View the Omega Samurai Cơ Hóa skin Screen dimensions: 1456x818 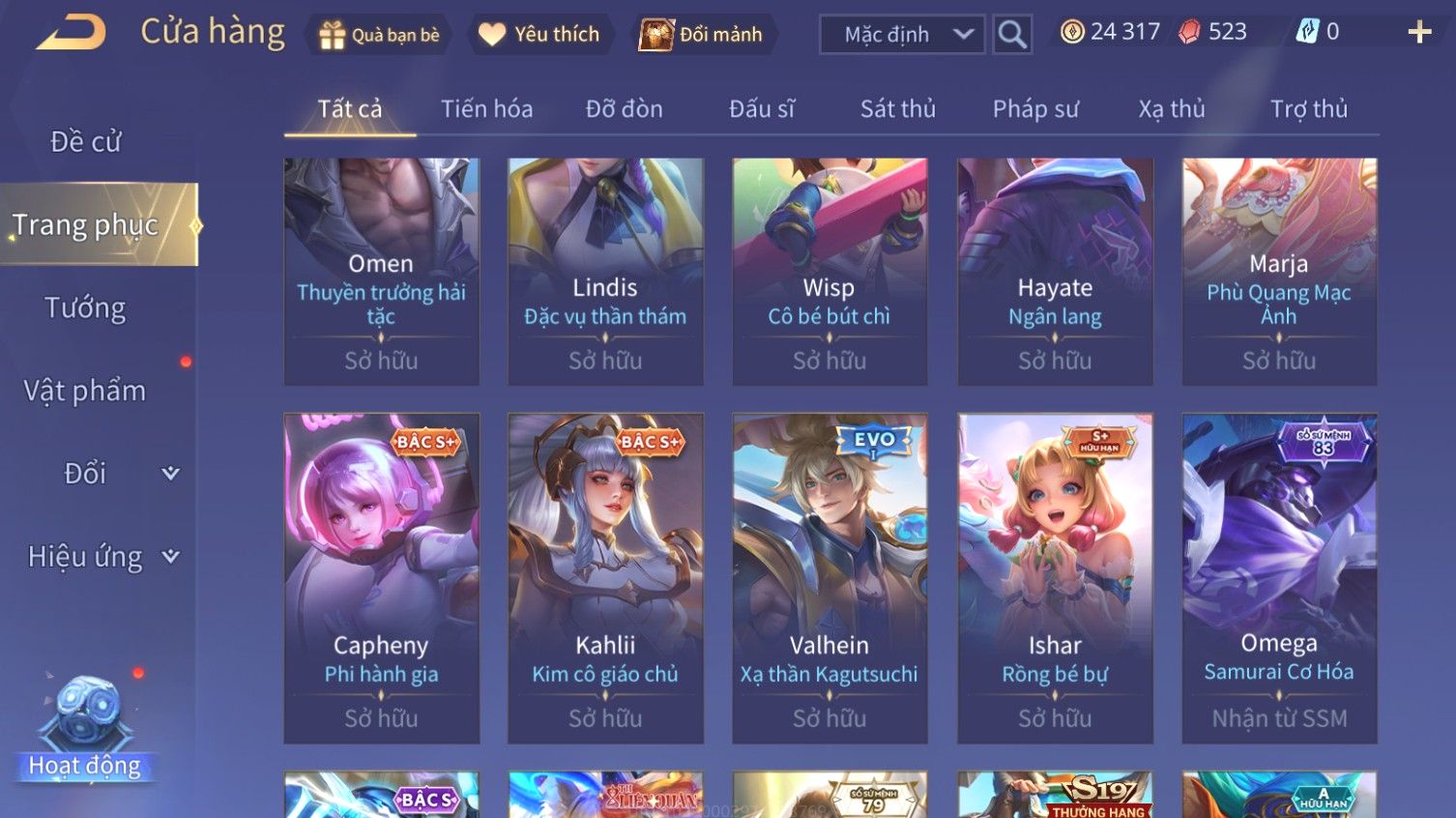click(1279, 578)
